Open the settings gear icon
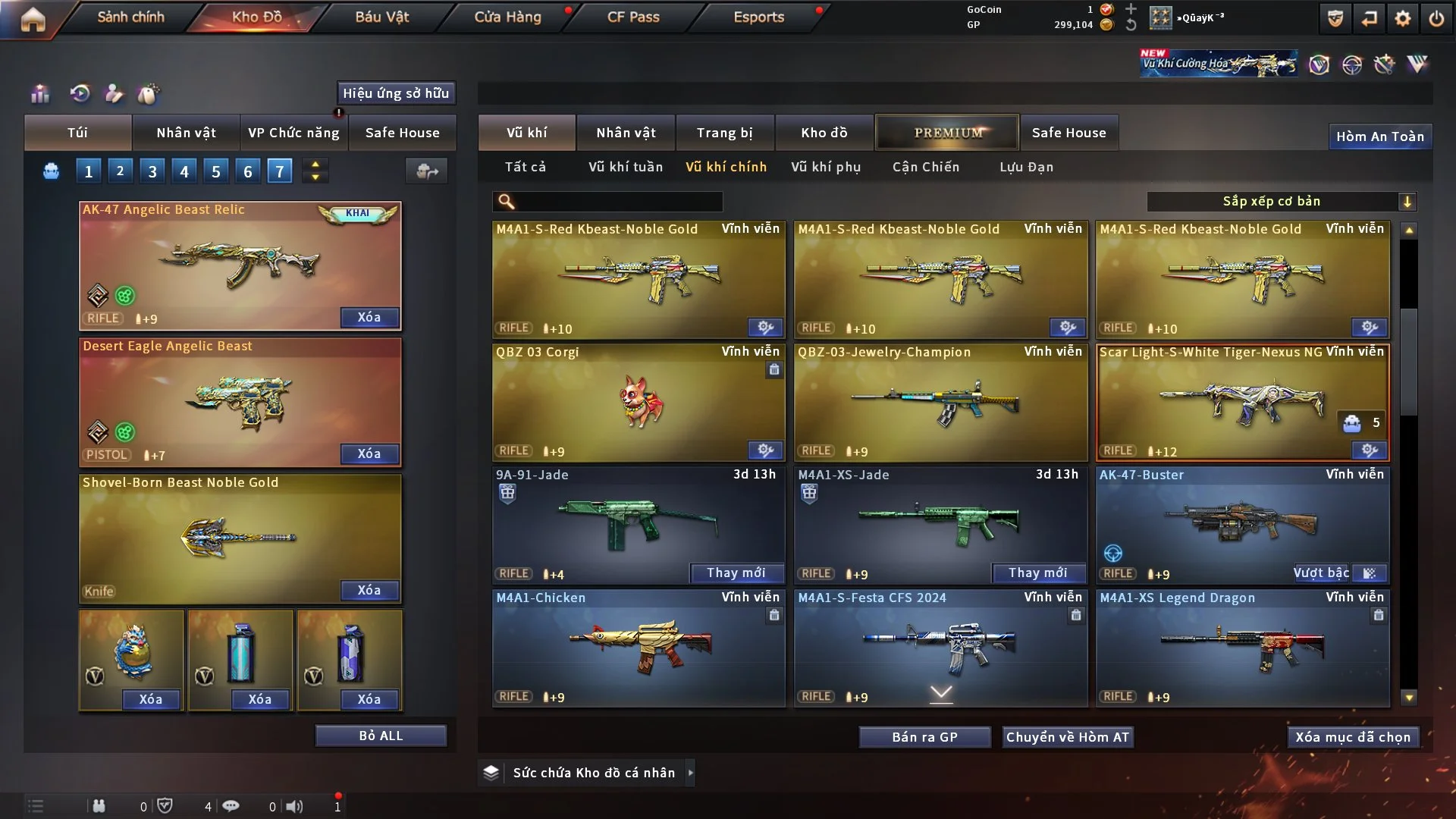The height and width of the screenshot is (819, 1456). 1403,18
